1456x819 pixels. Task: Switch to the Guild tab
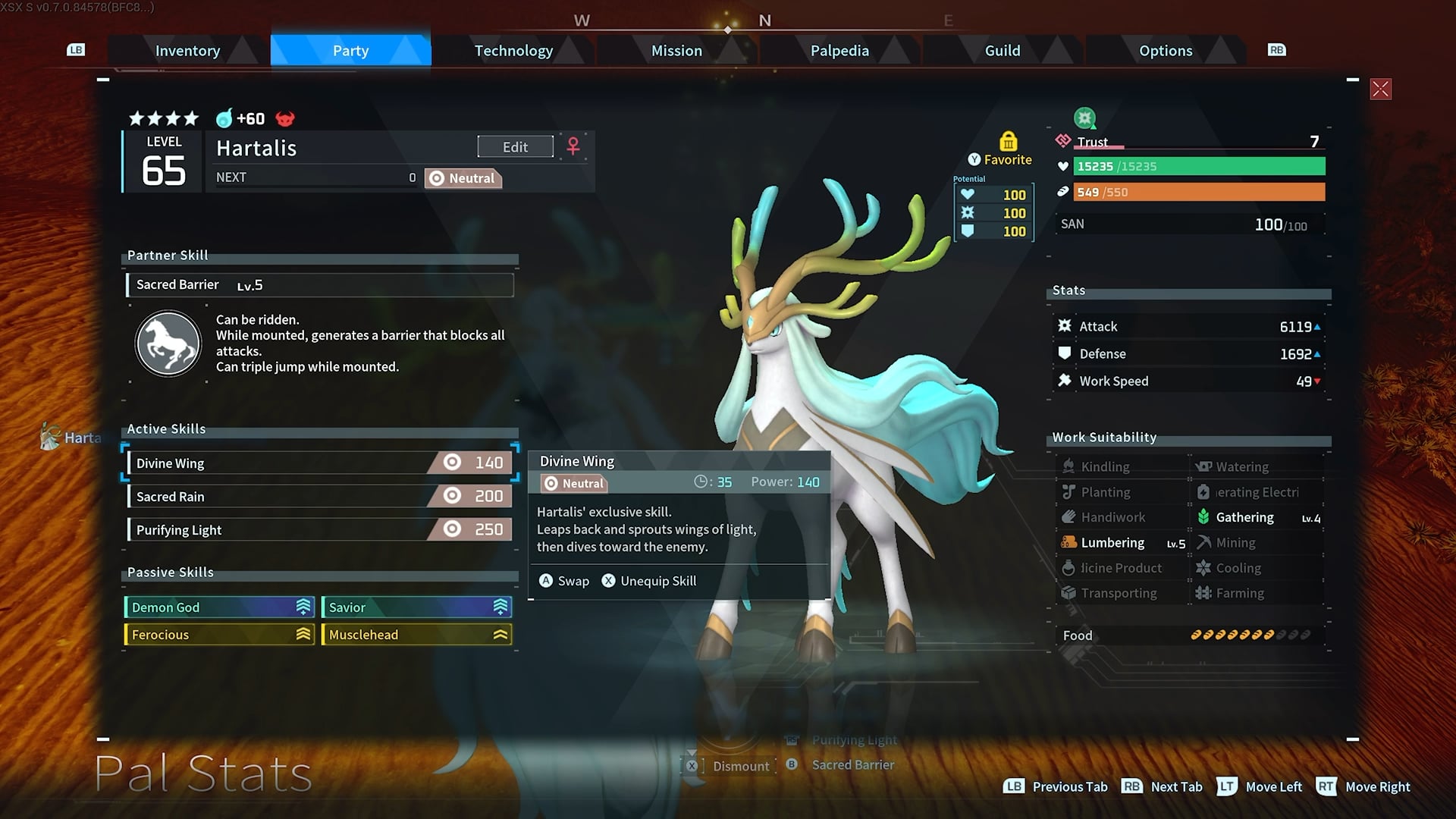tap(1002, 51)
